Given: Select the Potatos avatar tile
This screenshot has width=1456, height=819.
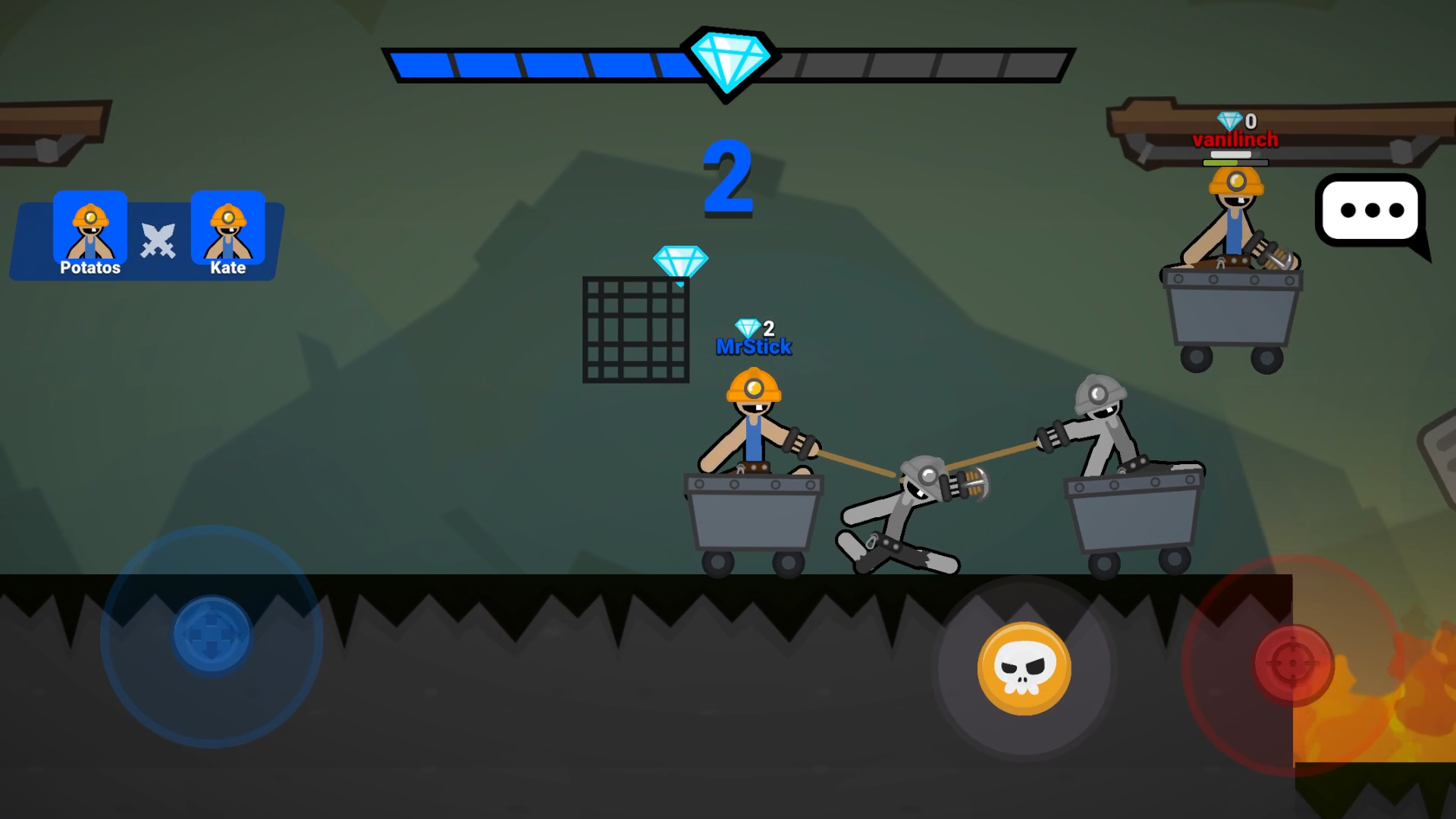Looking at the screenshot, I should 89,227.
